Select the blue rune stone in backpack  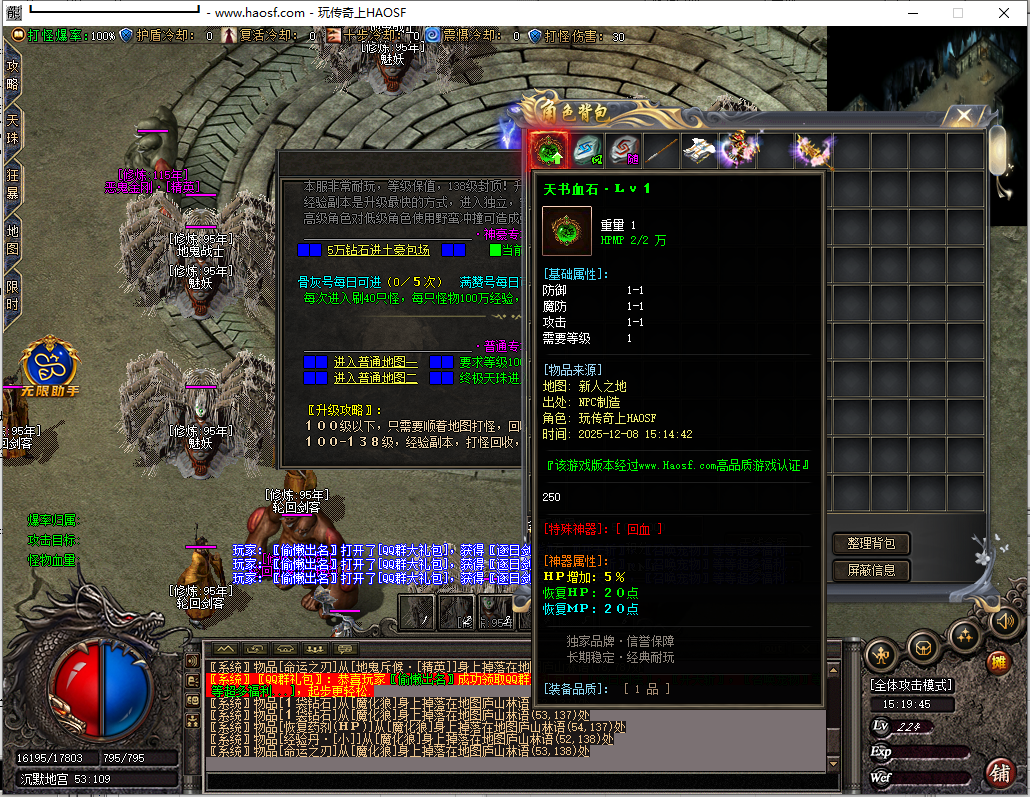click(x=588, y=150)
